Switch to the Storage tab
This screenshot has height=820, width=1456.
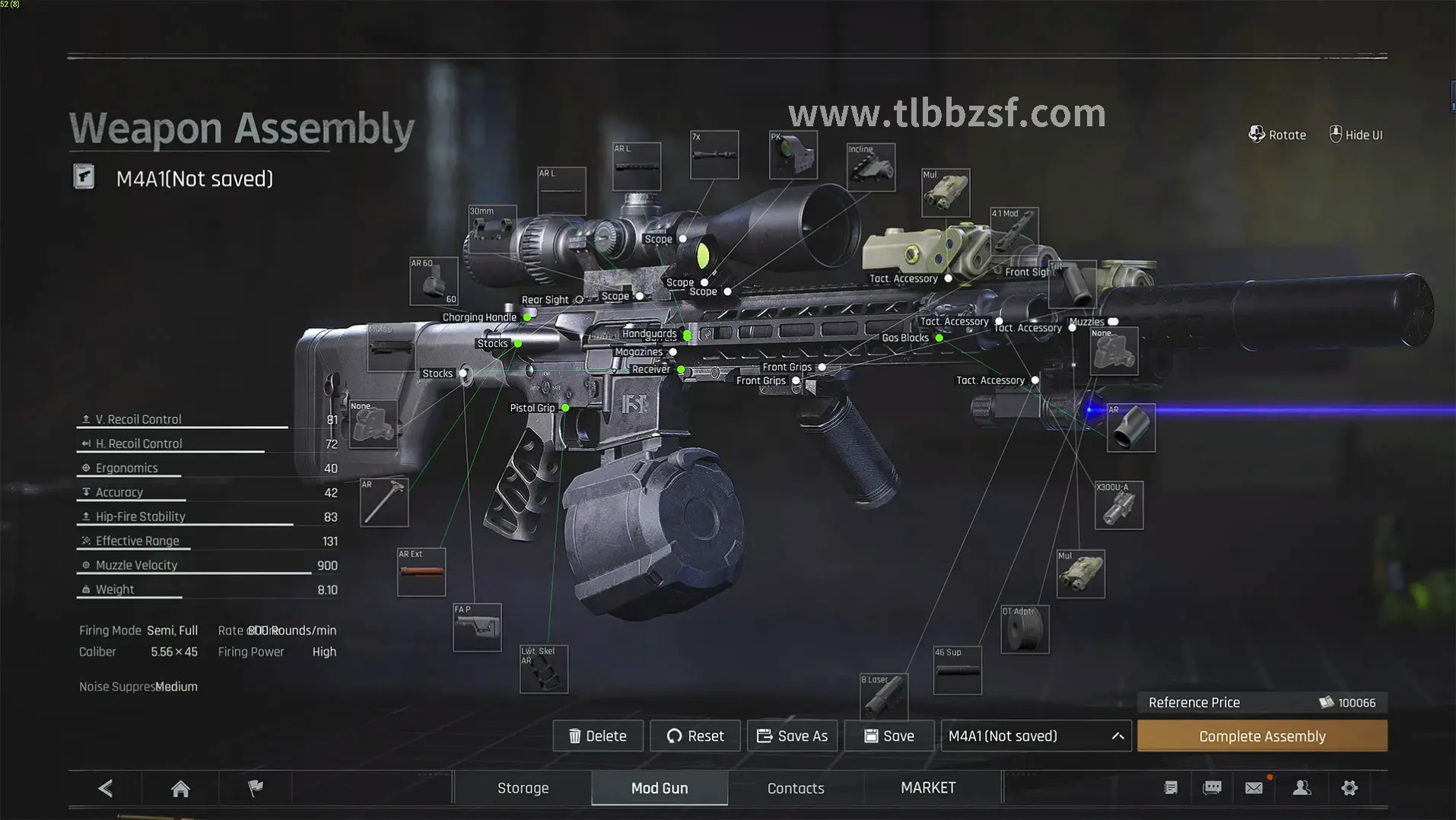pos(523,788)
